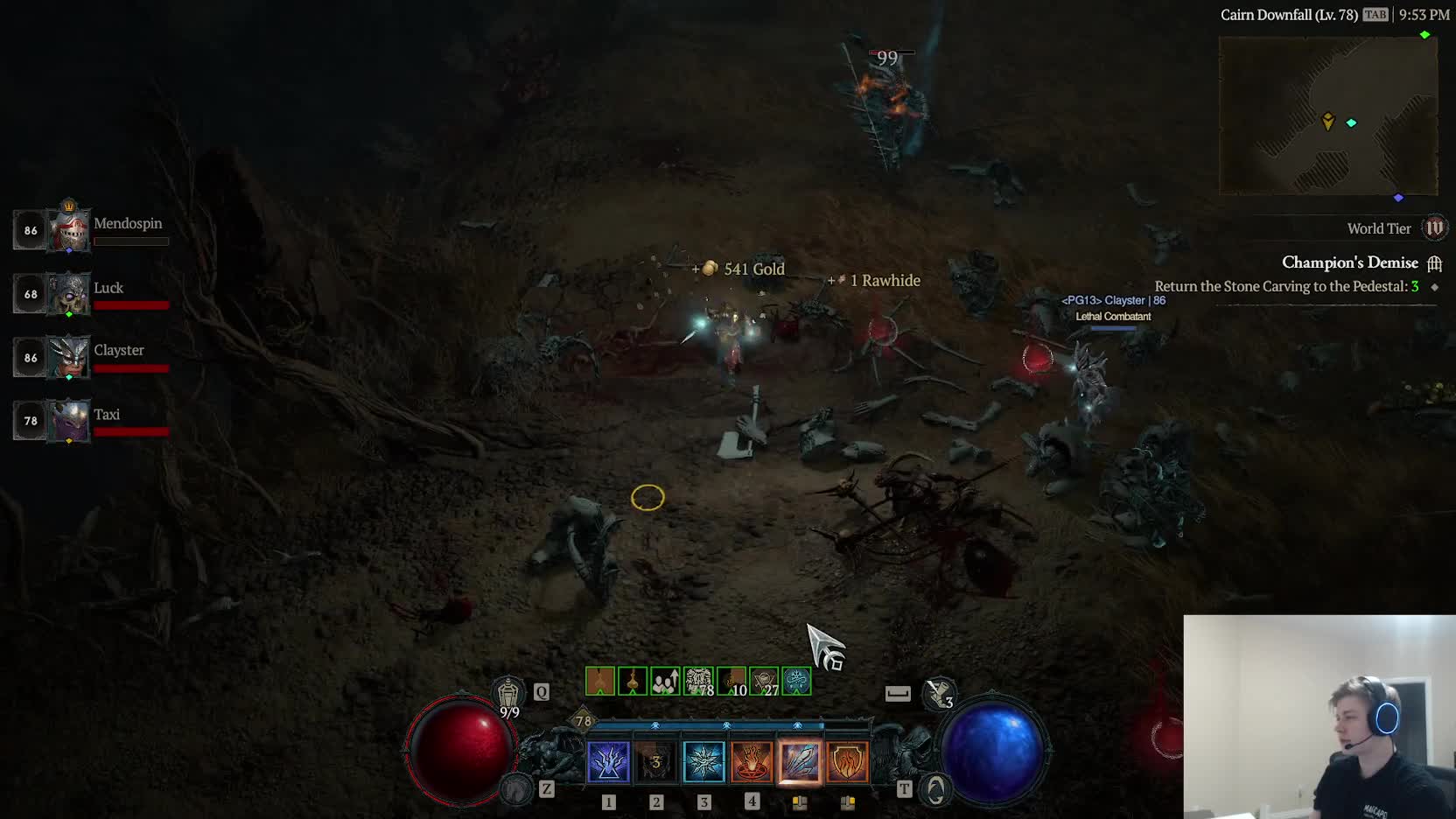Click the skill on cooldown showing 3
The width and height of the screenshot is (1456, 819).
pyautogui.click(x=656, y=762)
